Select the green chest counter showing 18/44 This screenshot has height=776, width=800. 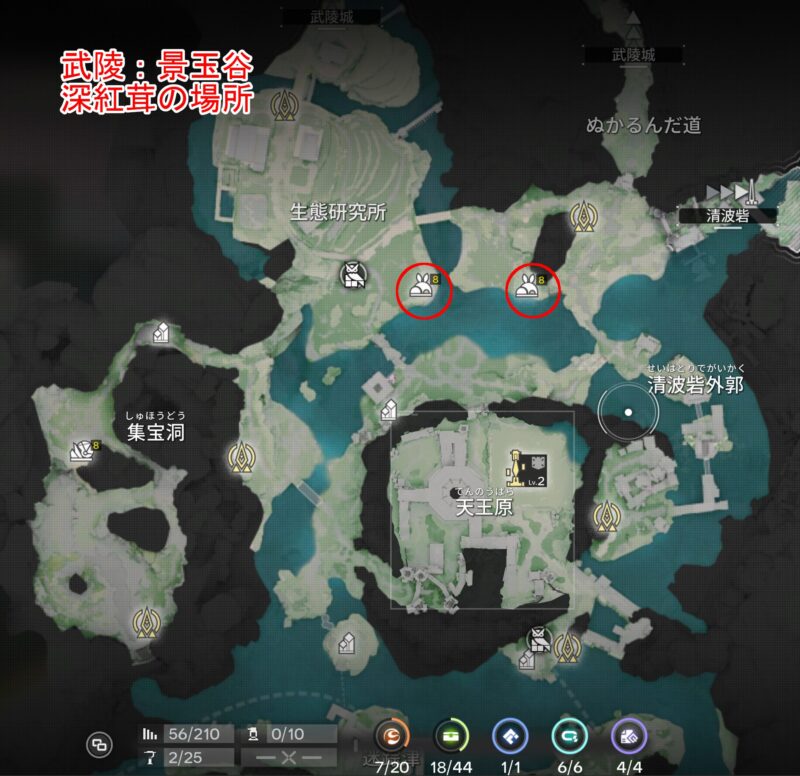pos(452,738)
